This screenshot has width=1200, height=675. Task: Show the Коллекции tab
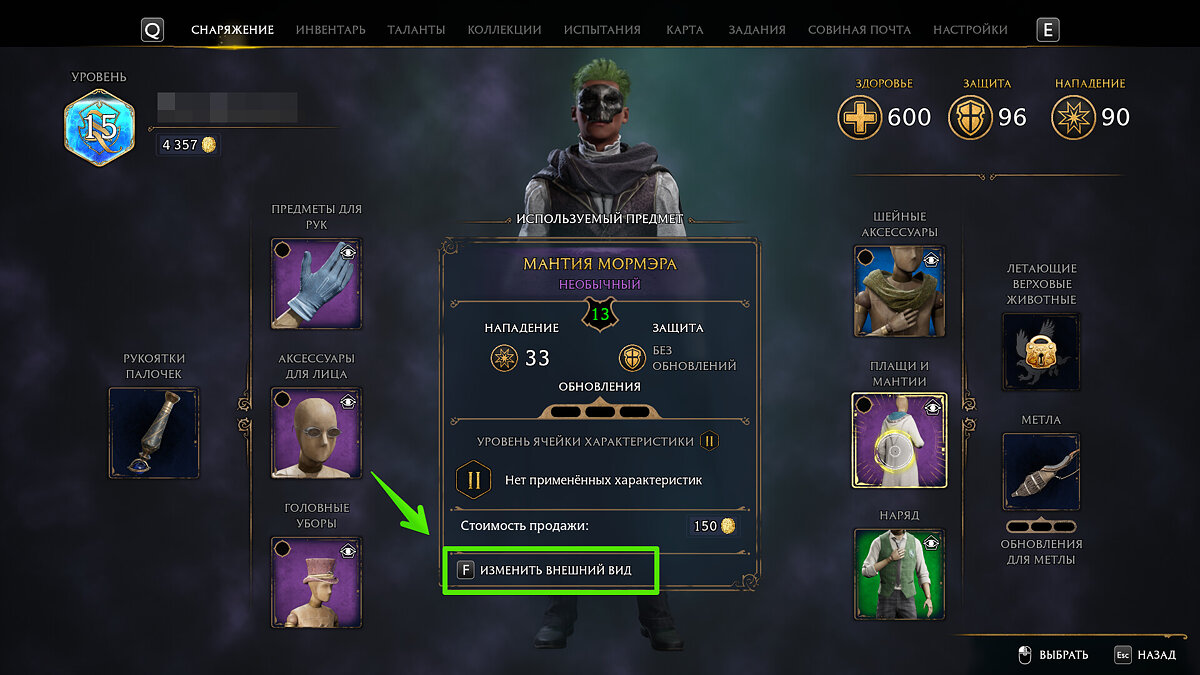(x=504, y=30)
